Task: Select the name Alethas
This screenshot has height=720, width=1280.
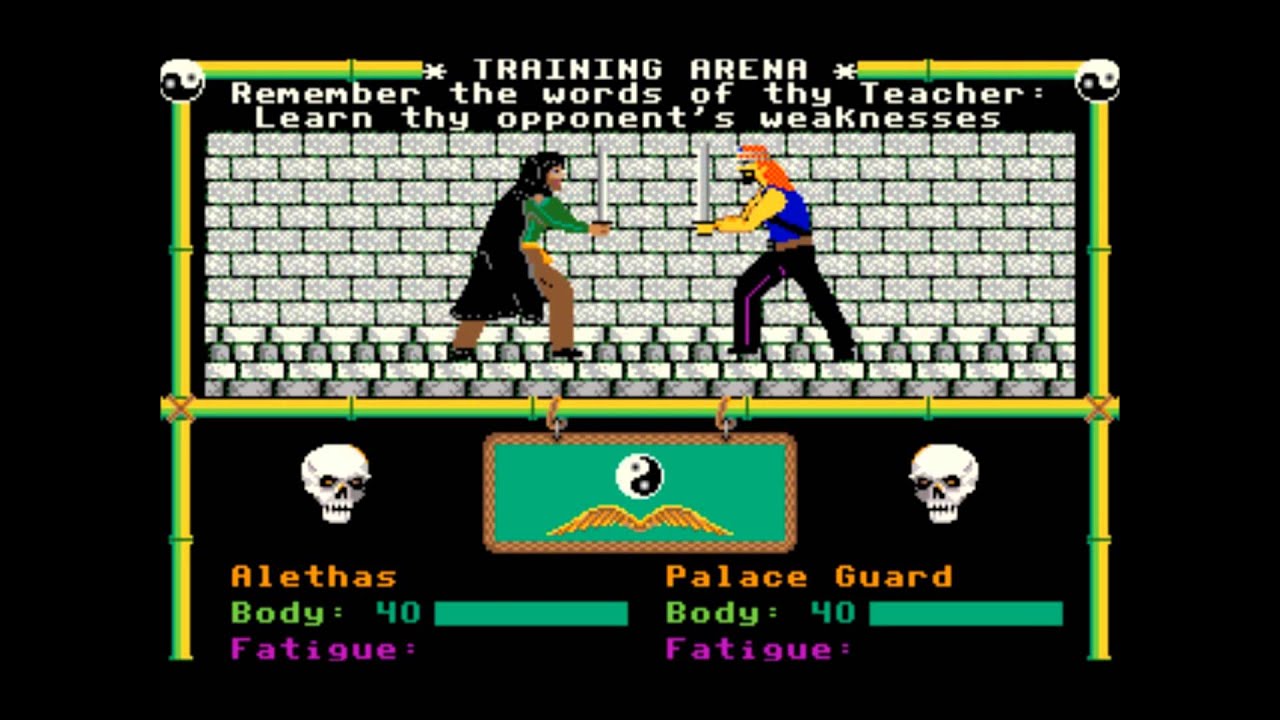Action: [x=313, y=576]
